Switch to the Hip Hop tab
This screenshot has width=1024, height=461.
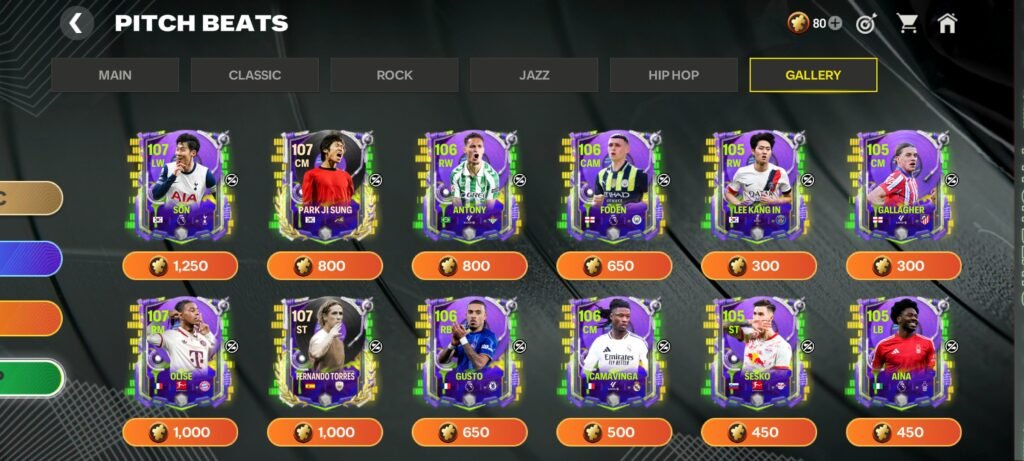click(x=673, y=75)
